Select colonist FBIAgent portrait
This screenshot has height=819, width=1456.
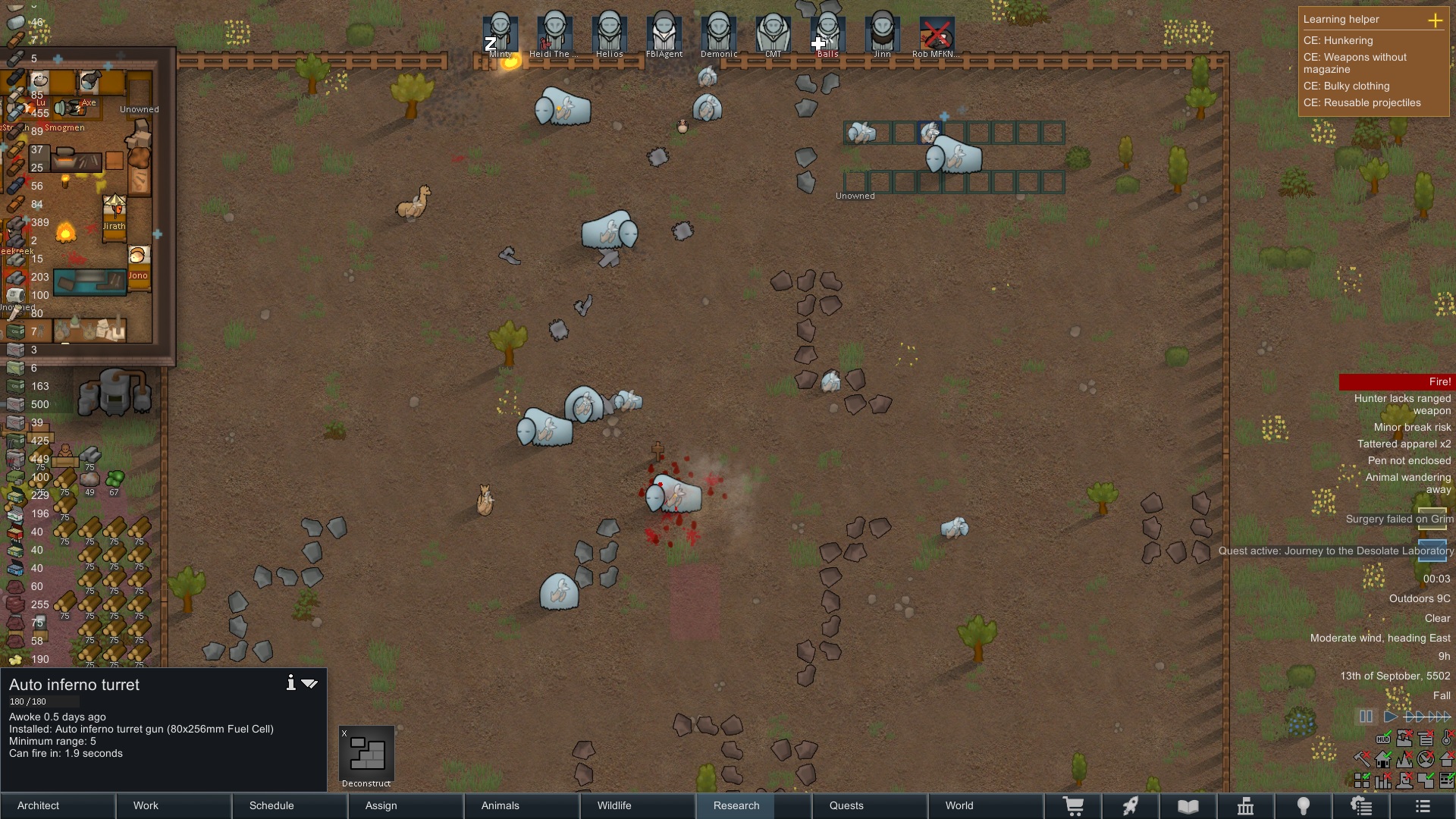(x=664, y=36)
